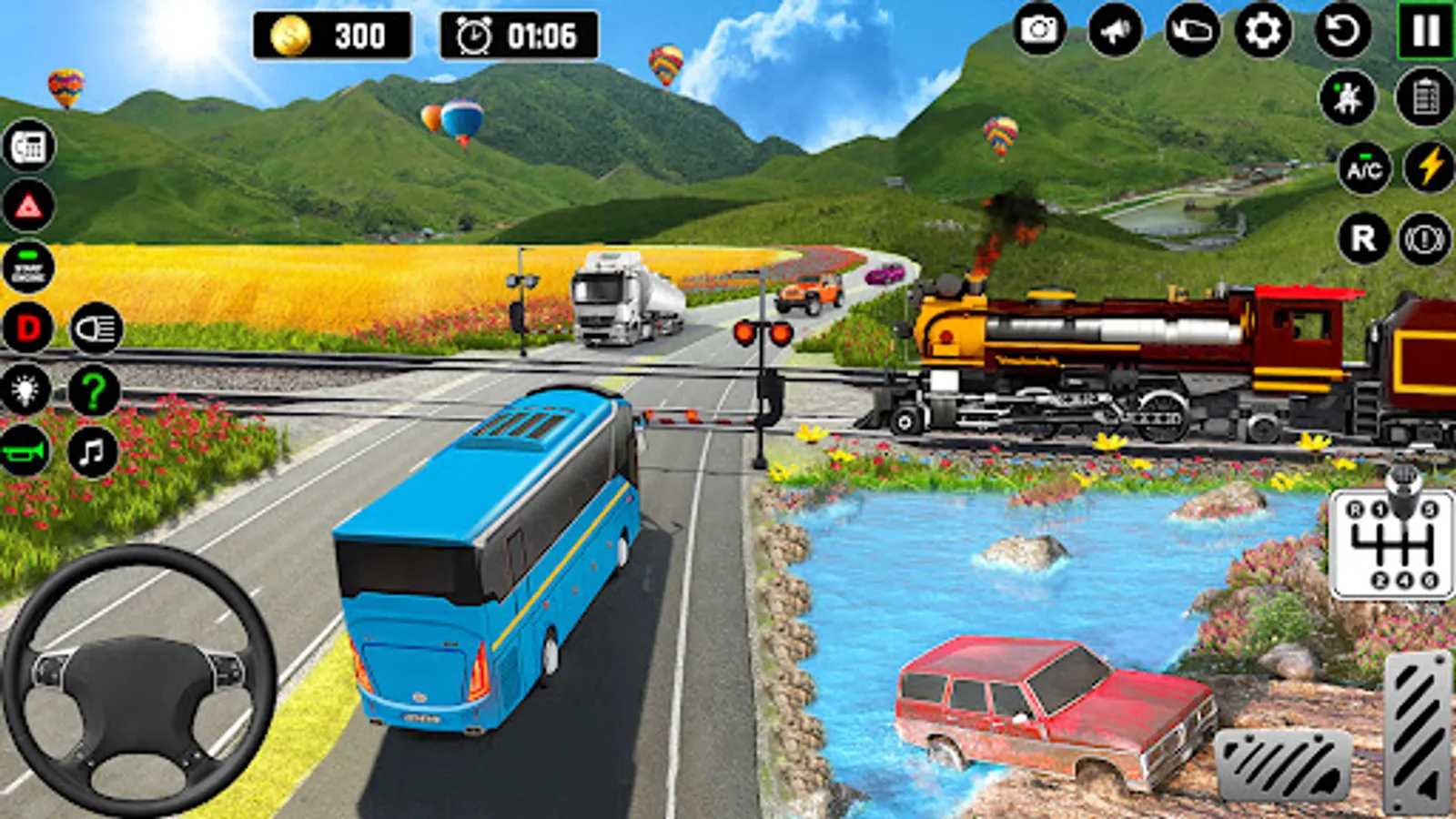Open the gear settings menu

(1263, 31)
